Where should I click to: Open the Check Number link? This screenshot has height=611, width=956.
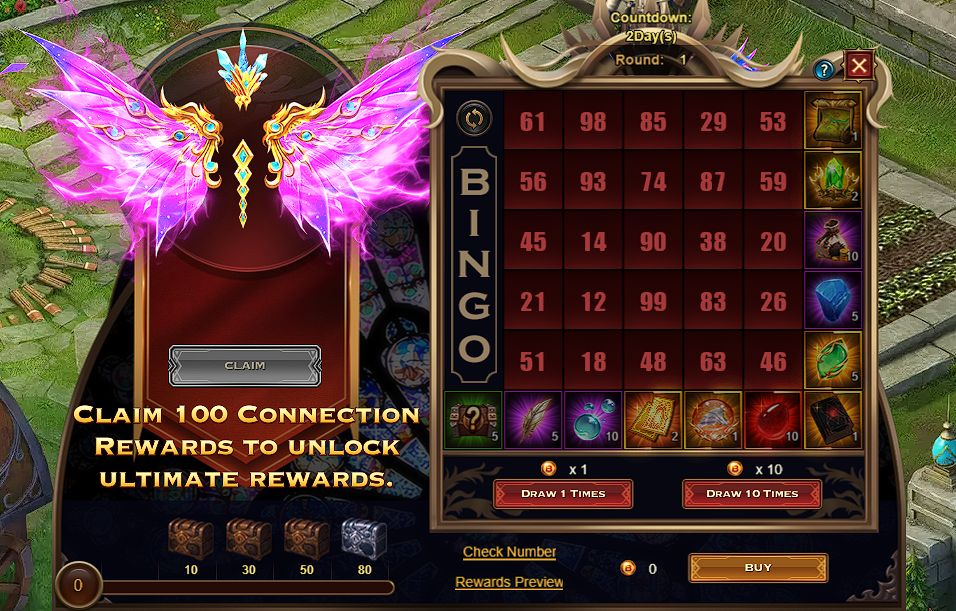pos(509,552)
